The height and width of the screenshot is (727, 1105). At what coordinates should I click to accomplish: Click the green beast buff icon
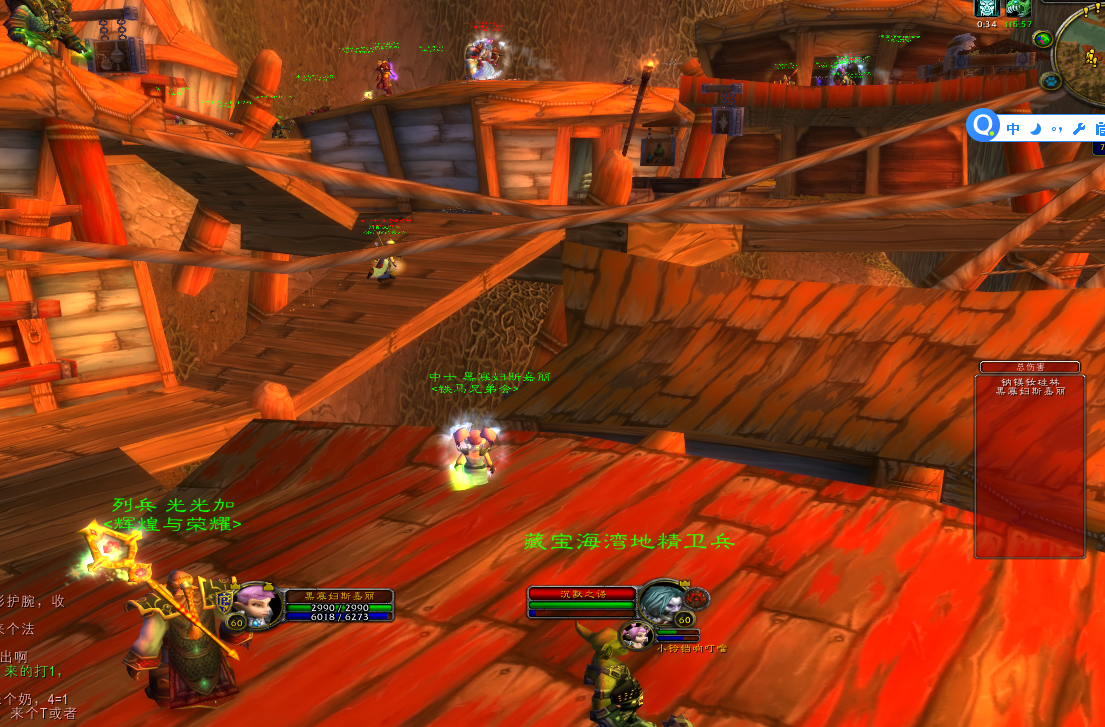click(x=1018, y=8)
